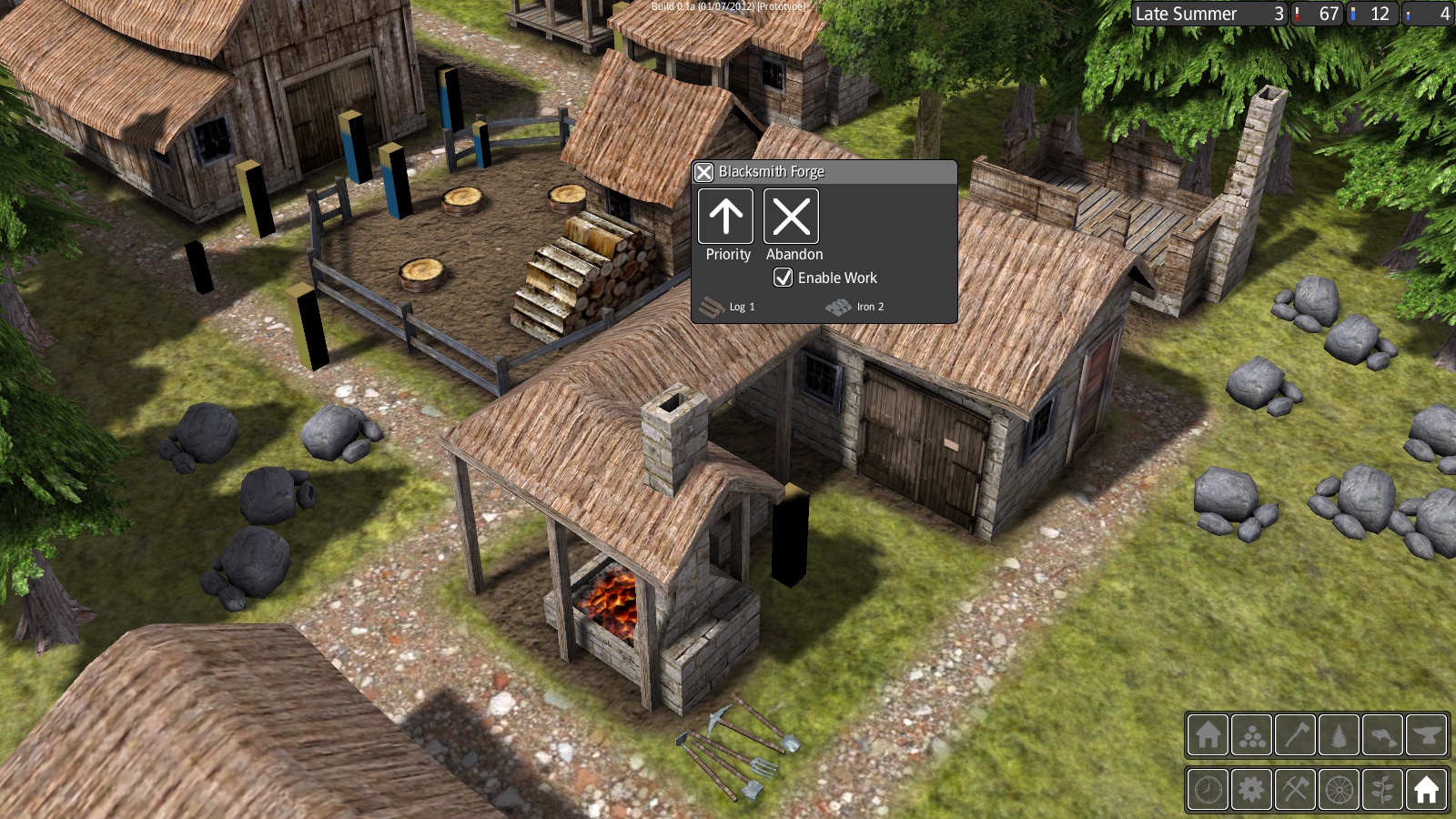Close the Blacksmith Forge panel
The height and width of the screenshot is (819, 1456).
tap(703, 171)
